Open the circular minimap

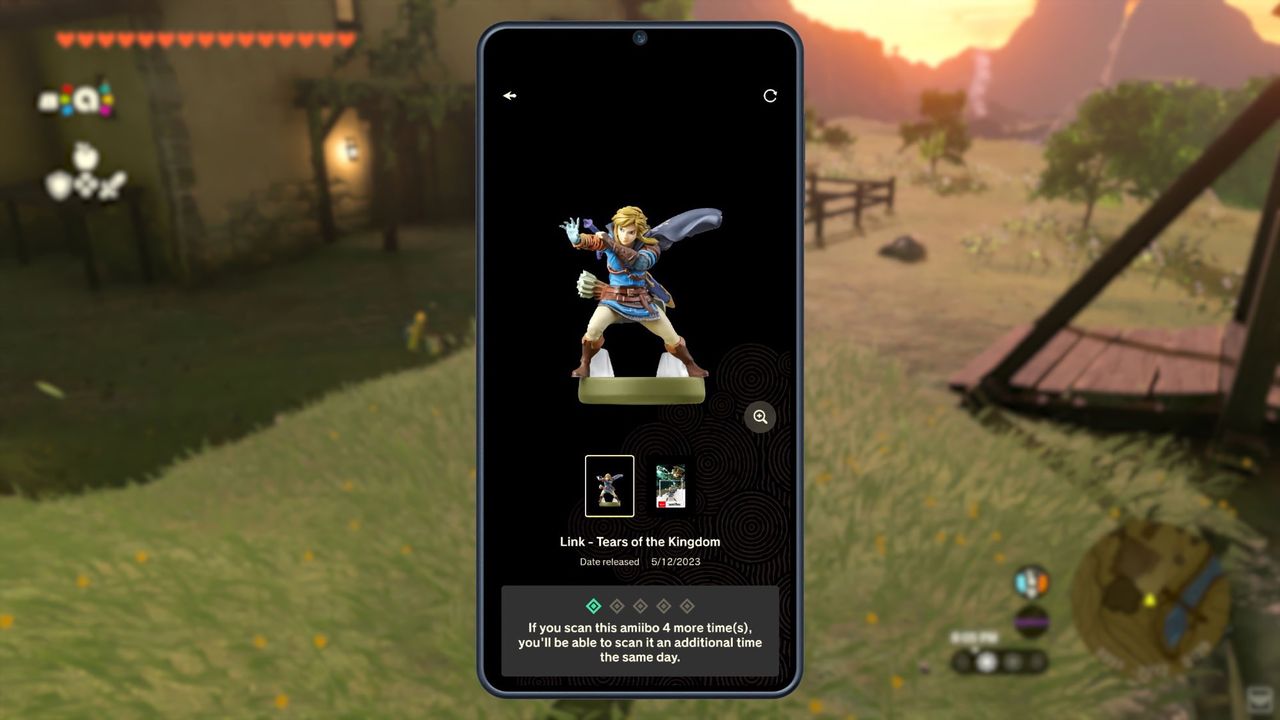tap(1148, 596)
